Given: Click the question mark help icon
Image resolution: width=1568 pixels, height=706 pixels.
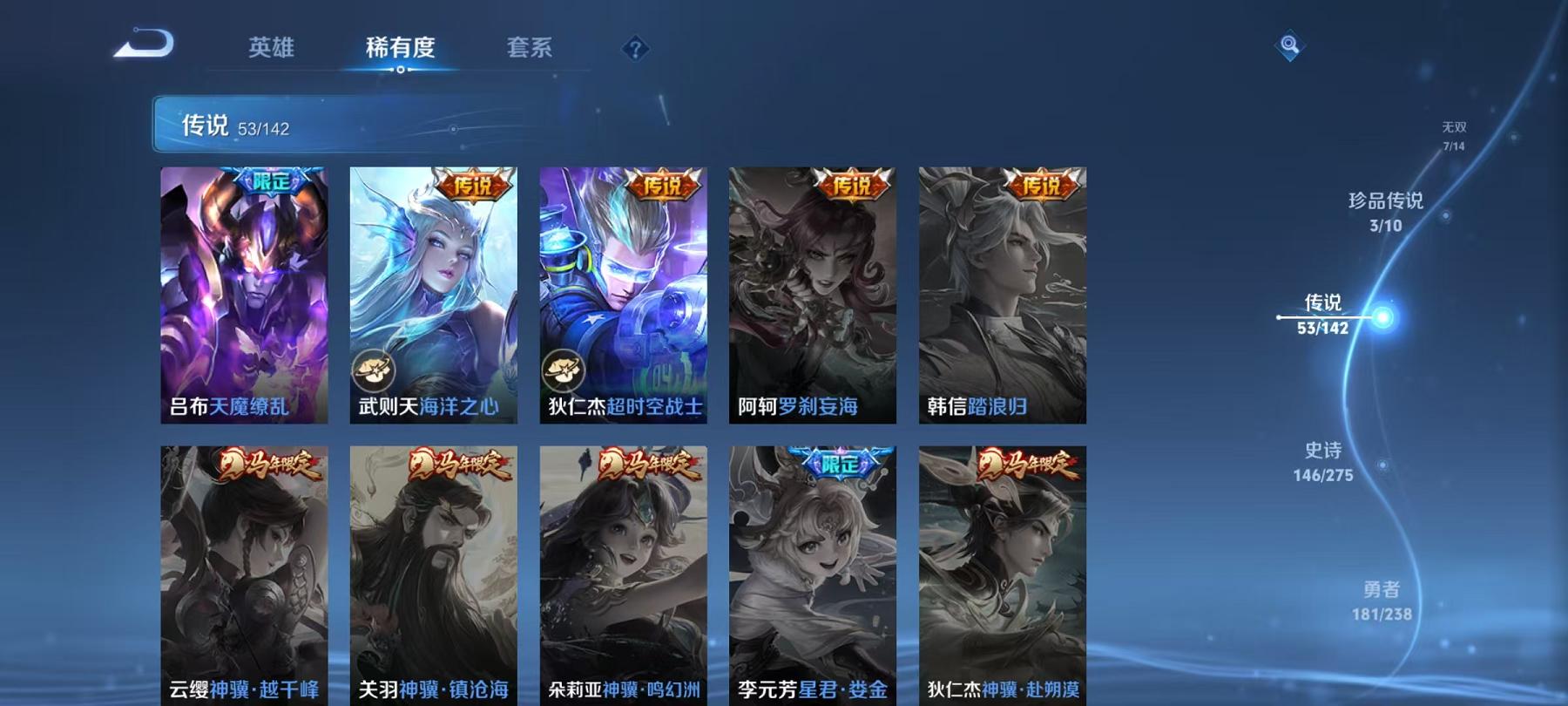Looking at the screenshot, I should tap(637, 50).
